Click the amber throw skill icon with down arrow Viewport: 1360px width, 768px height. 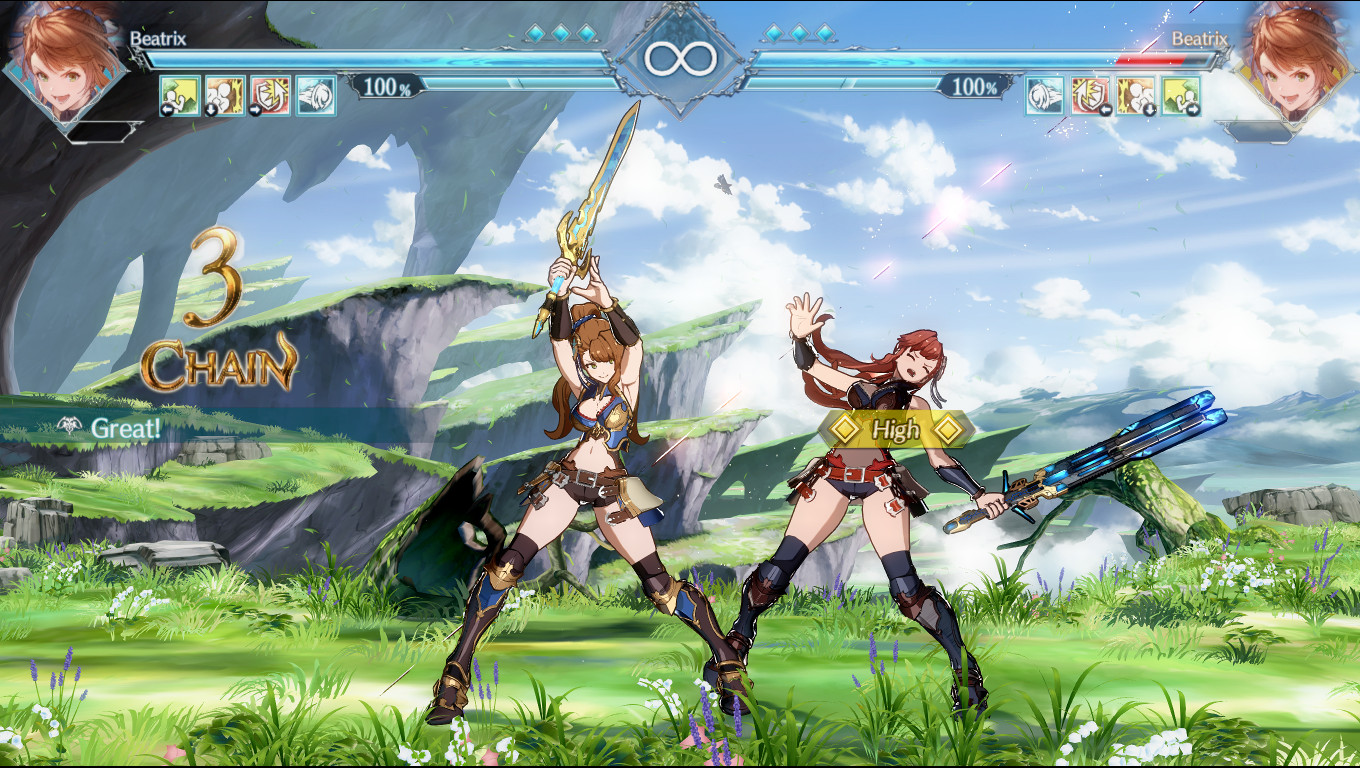tap(227, 96)
